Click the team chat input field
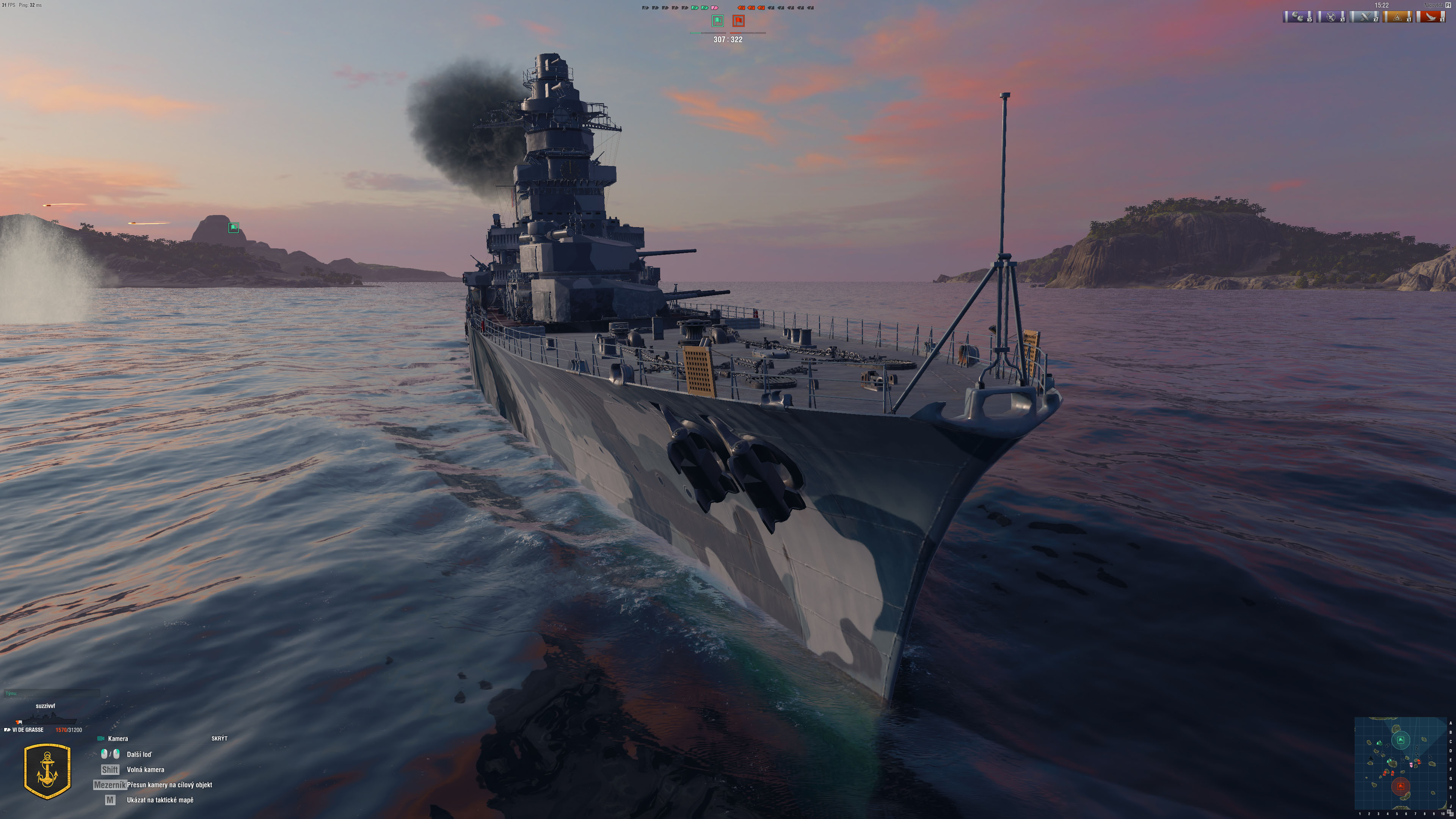The height and width of the screenshot is (819, 1456). 52,693
